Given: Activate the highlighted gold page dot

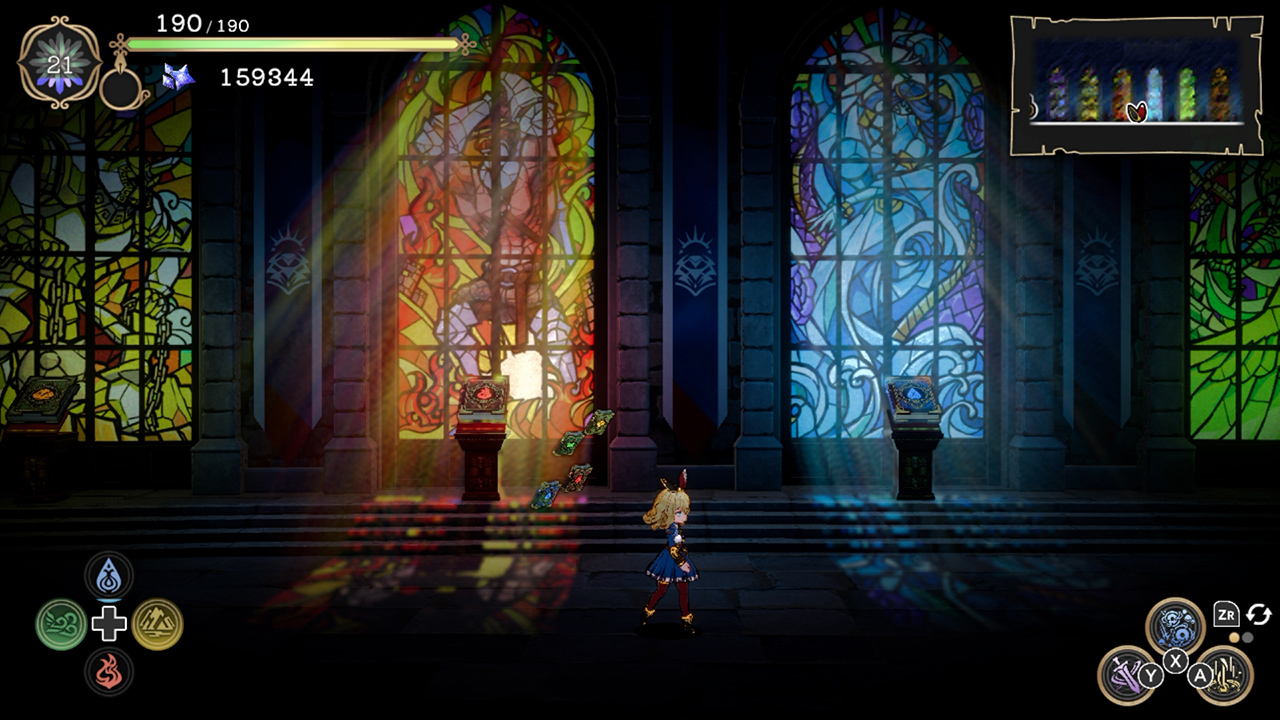Looking at the screenshot, I should (1233, 638).
